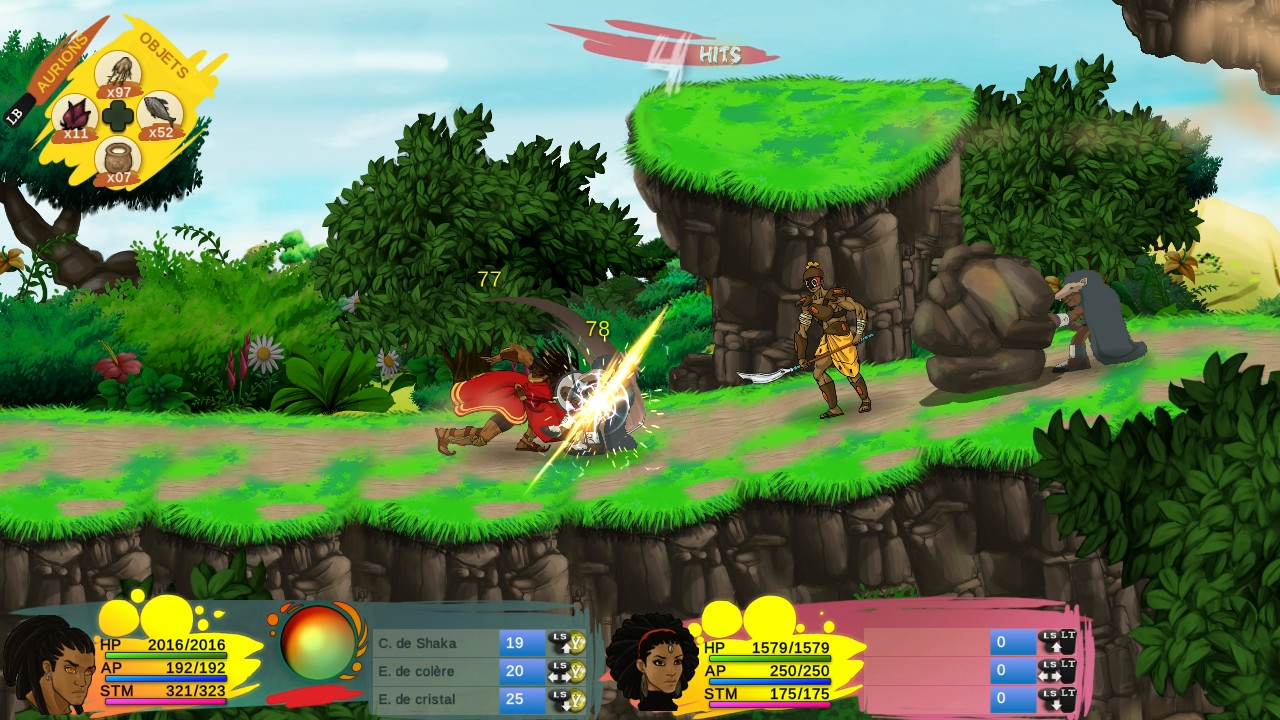Click the male hero portrait
Screen dimensions: 1280x720
(48, 667)
